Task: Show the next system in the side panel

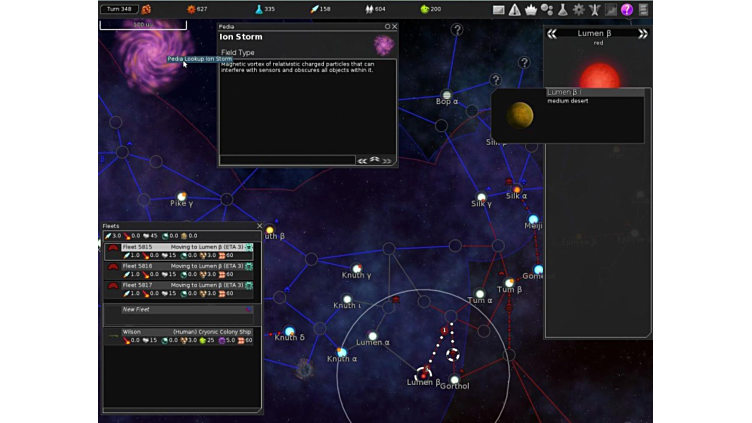Action: [x=643, y=34]
